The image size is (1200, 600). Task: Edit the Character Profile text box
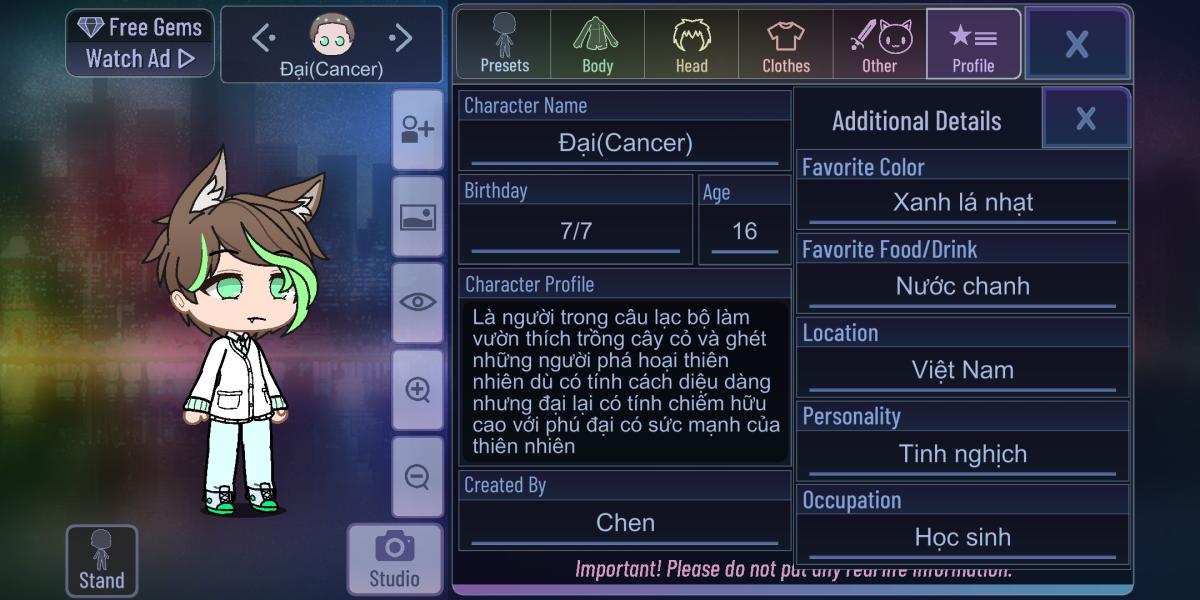pos(624,382)
